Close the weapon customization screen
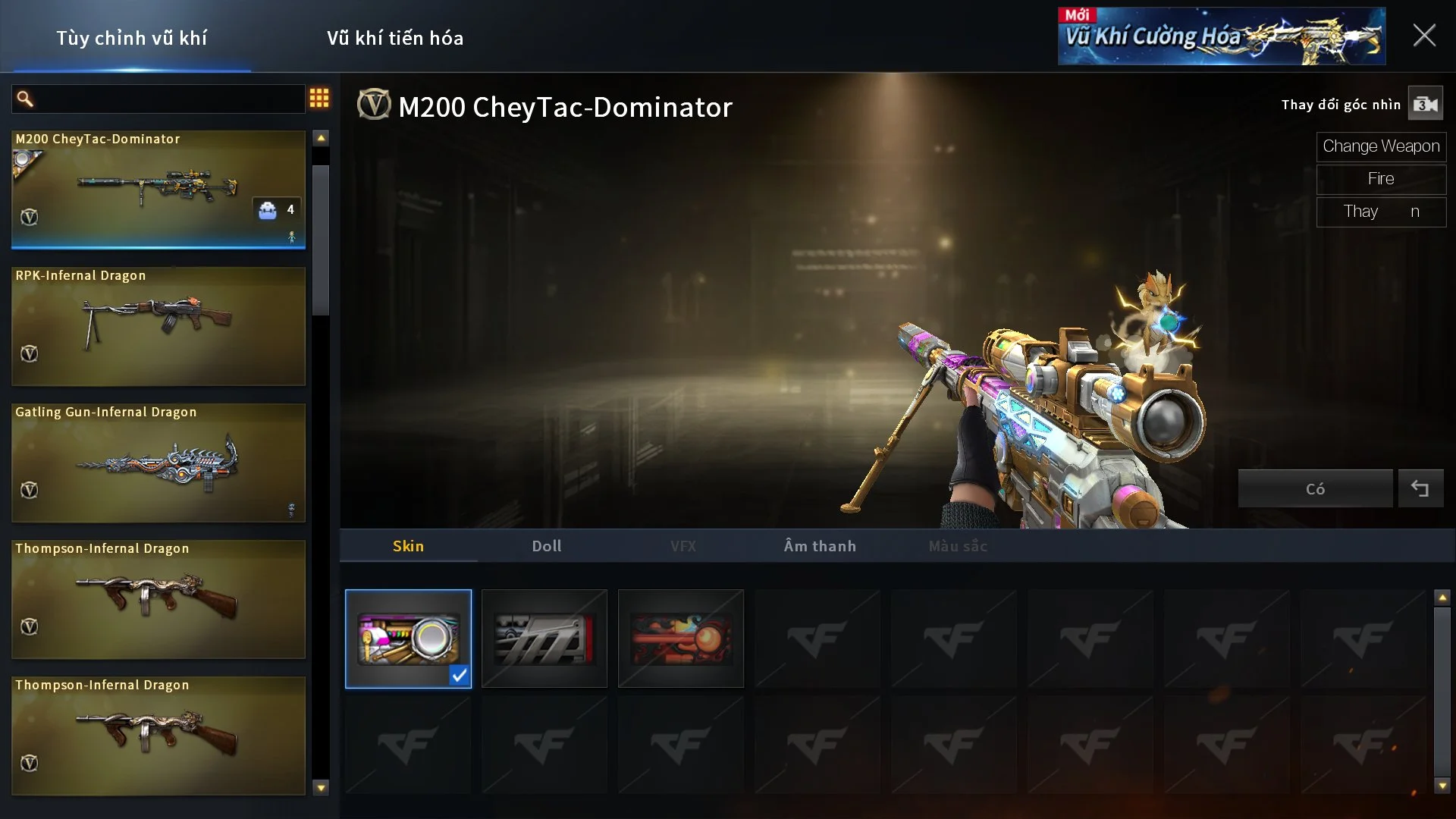The width and height of the screenshot is (1456, 819). click(x=1423, y=36)
